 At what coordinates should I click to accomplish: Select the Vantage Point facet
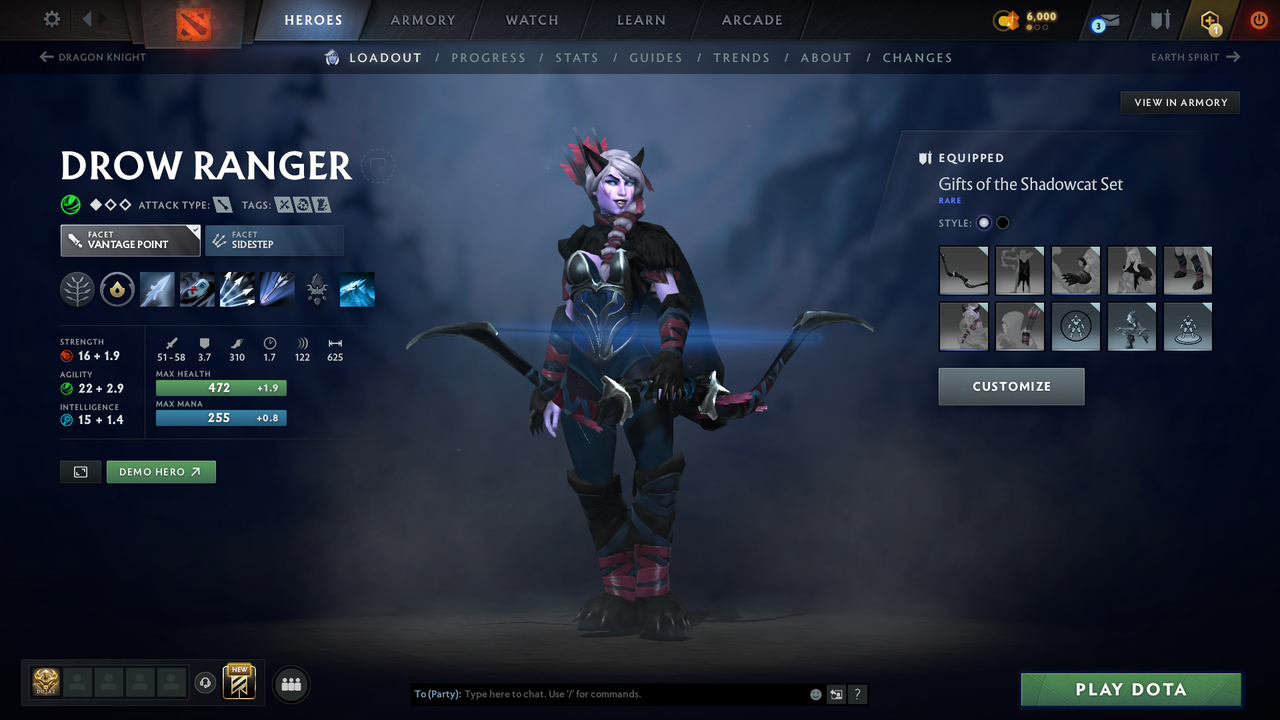(x=129, y=240)
